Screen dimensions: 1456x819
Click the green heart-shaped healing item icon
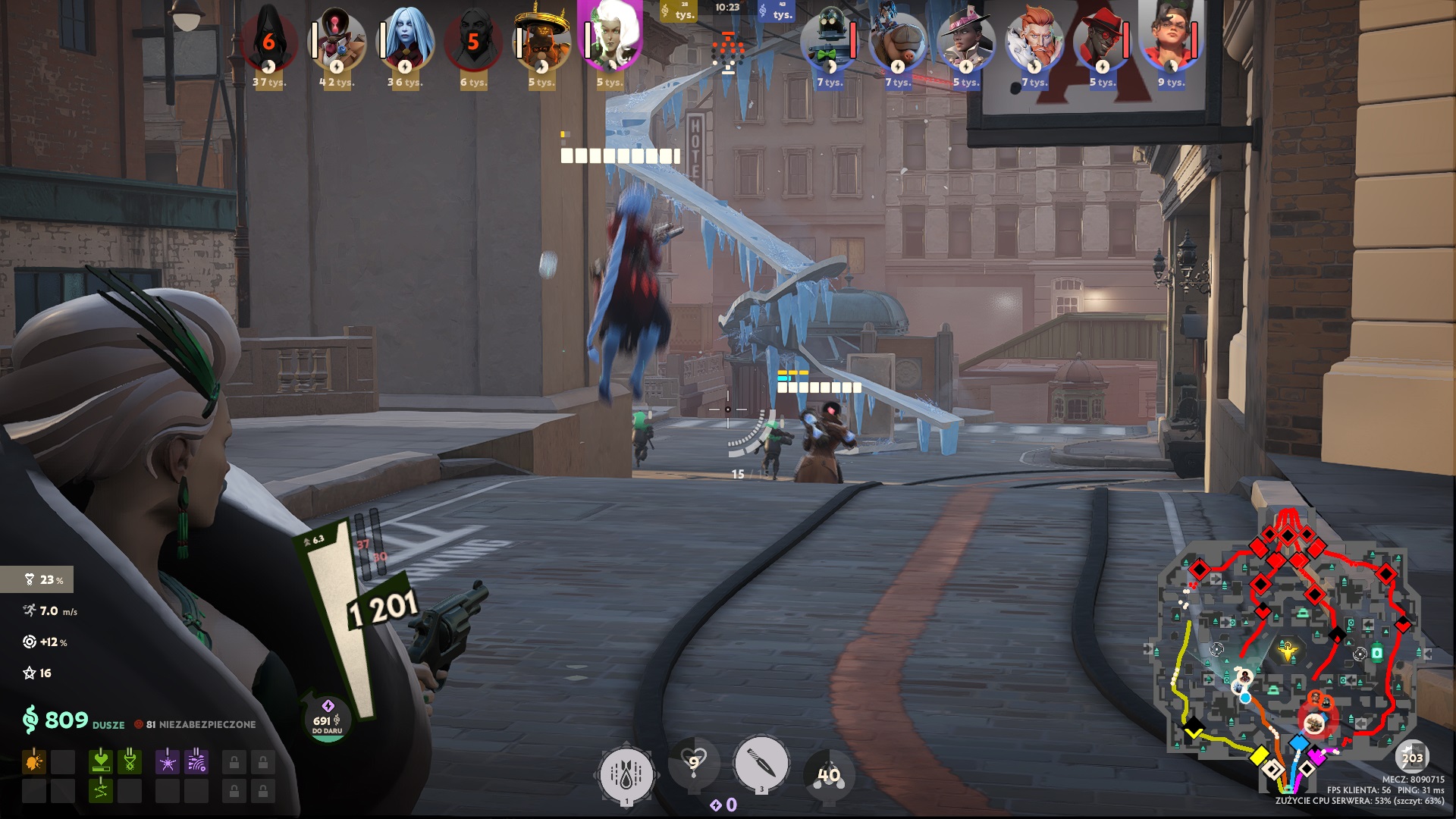tap(101, 761)
